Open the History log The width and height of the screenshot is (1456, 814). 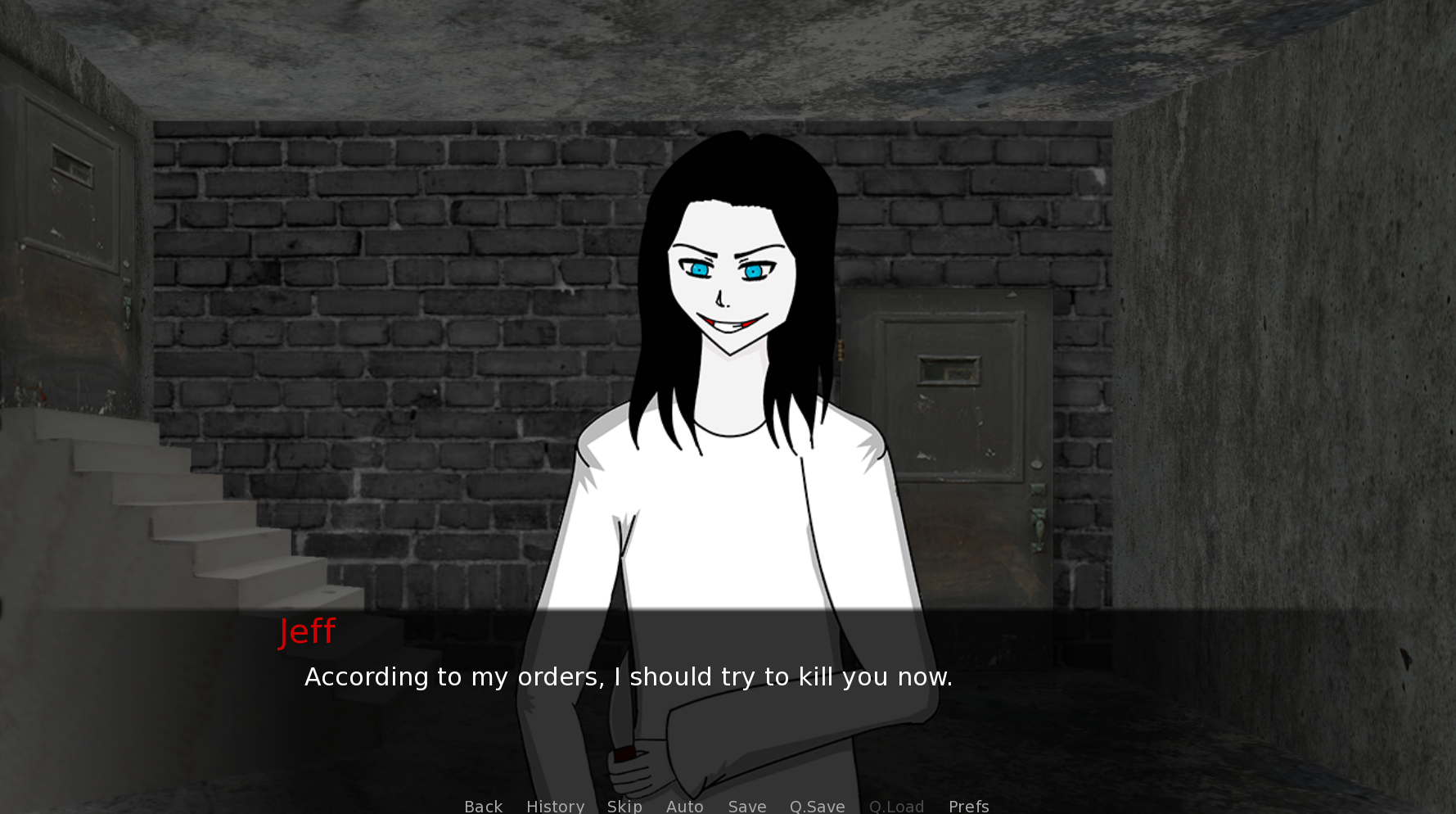(x=555, y=806)
